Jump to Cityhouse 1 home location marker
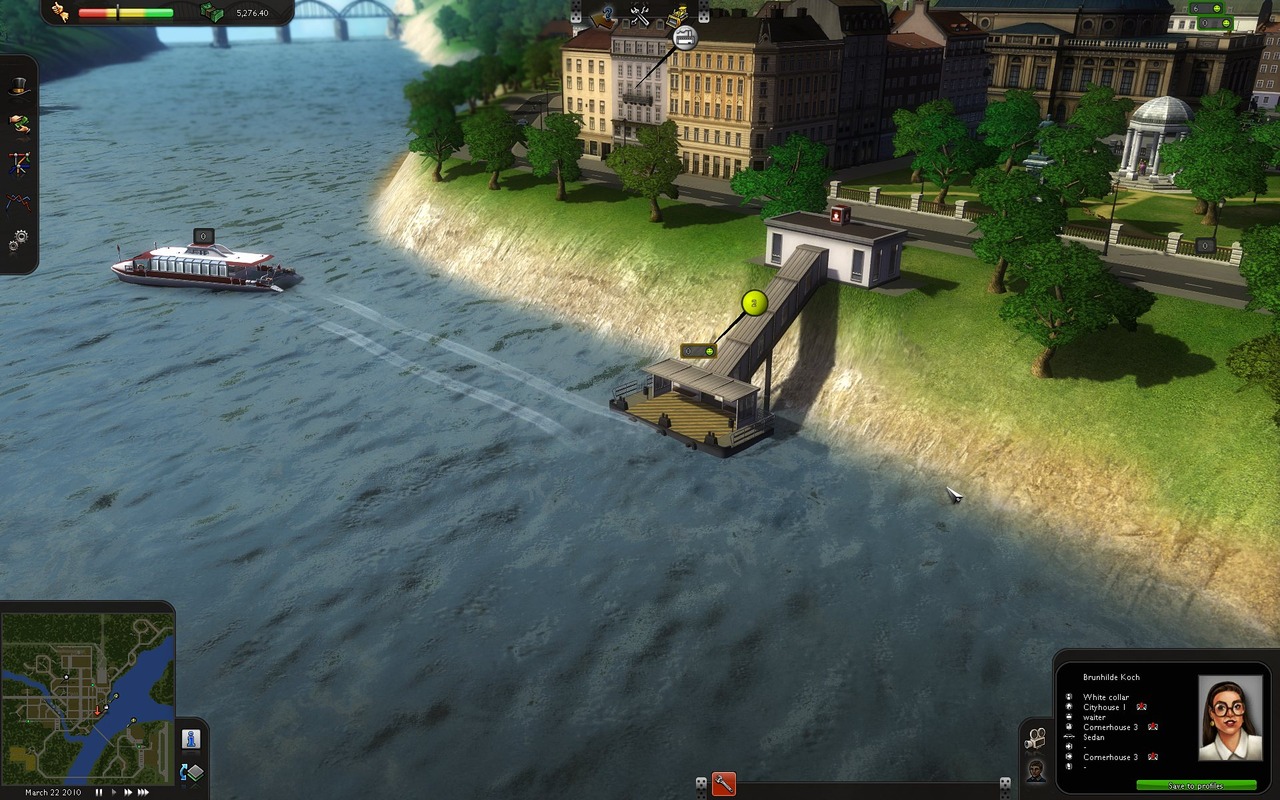The width and height of the screenshot is (1280, 800). tap(1141, 707)
